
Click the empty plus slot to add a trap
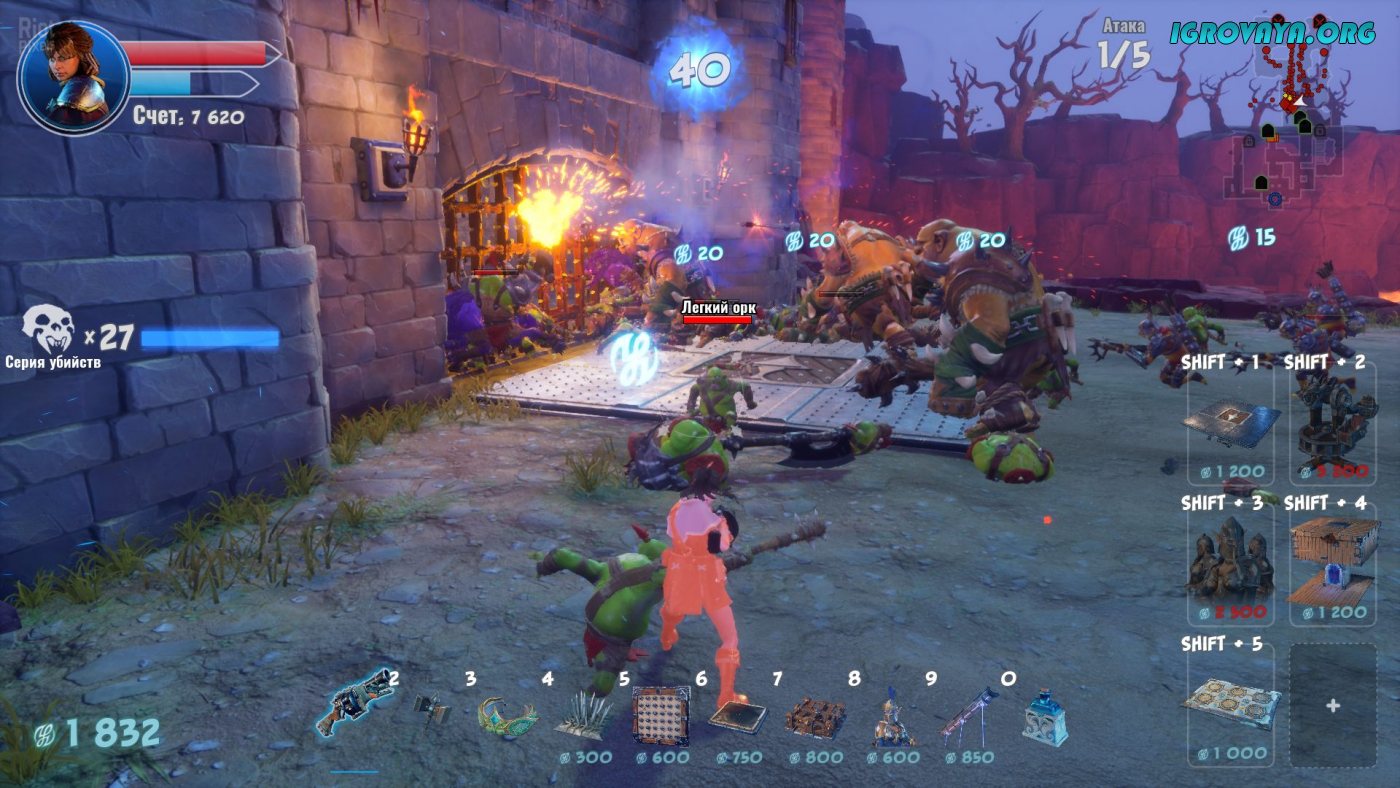click(1333, 705)
